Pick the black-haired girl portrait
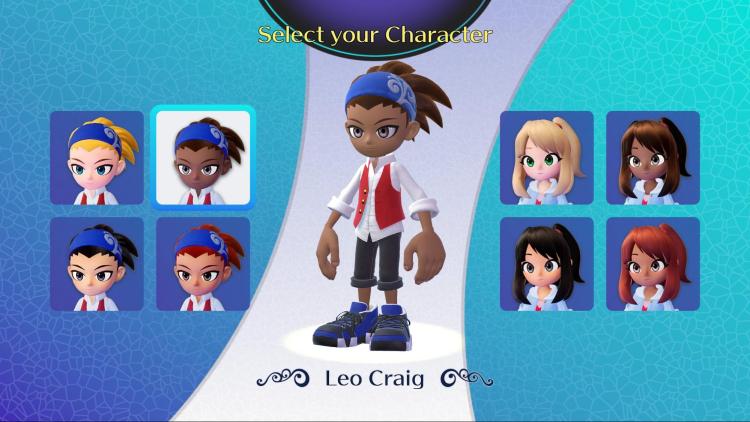The width and height of the screenshot is (750, 422). (x=546, y=264)
